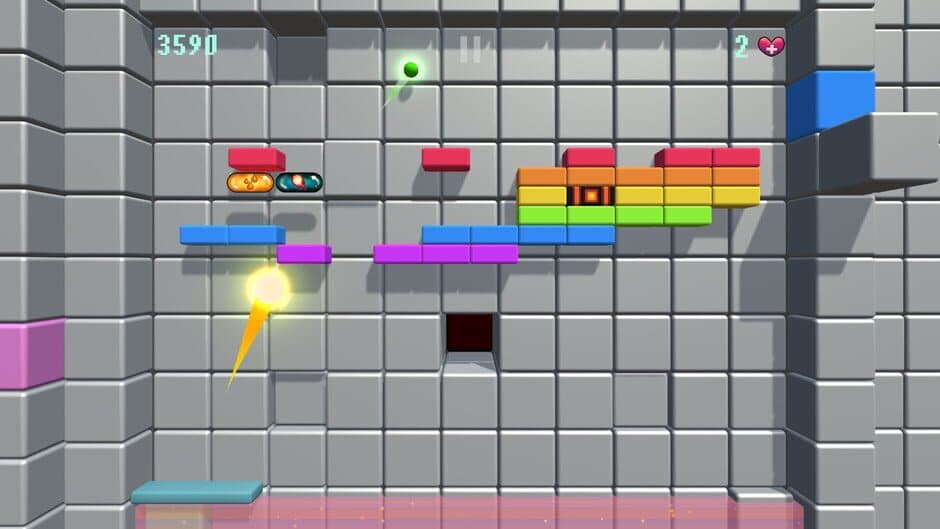Pause the game with the pause button
The height and width of the screenshot is (529, 940).
coord(470,49)
